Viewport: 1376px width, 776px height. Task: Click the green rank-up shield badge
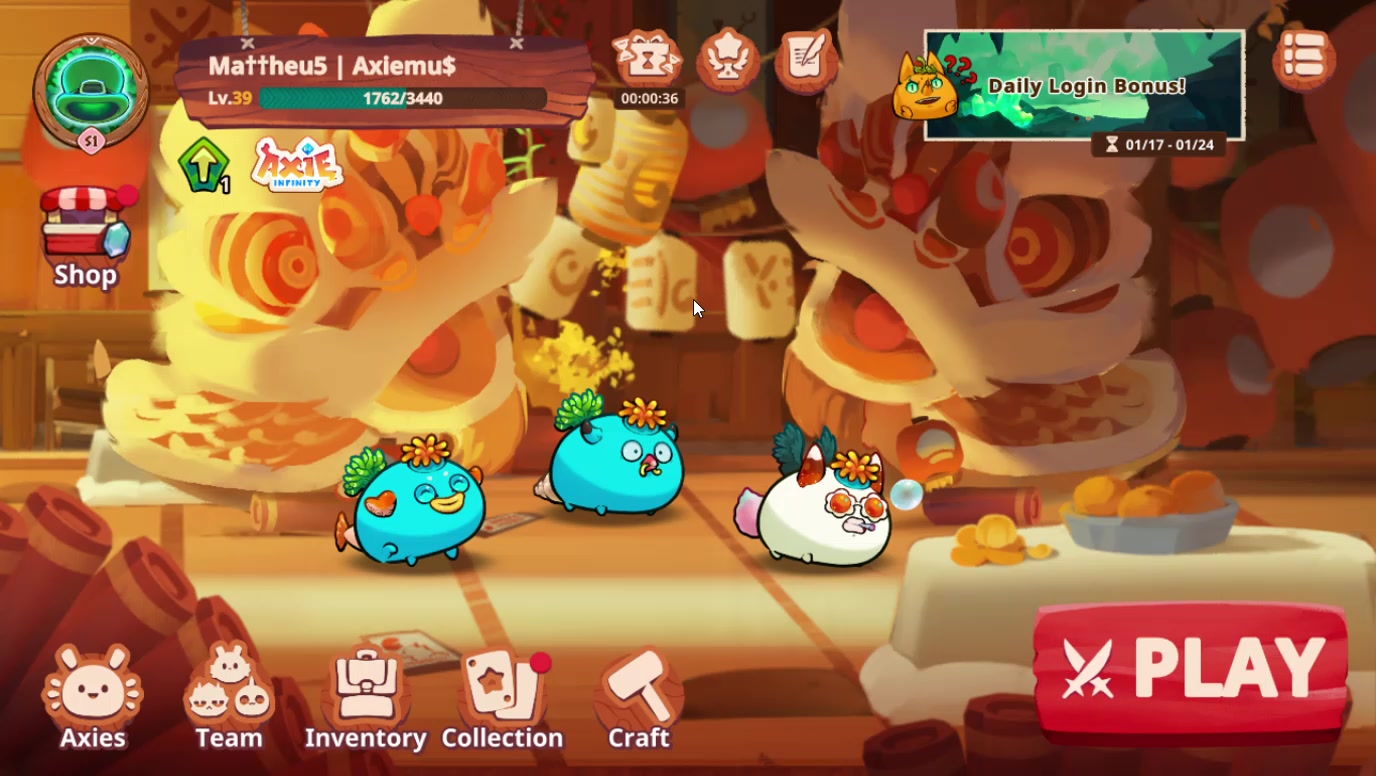point(205,165)
